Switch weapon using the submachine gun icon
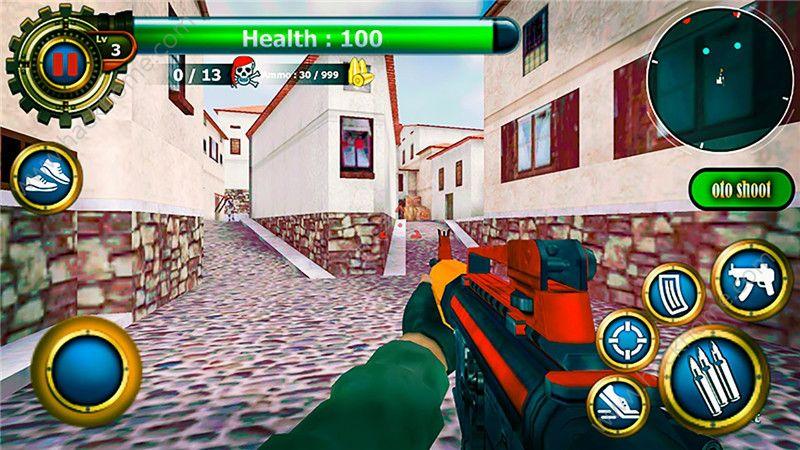The image size is (800, 450). point(751,280)
